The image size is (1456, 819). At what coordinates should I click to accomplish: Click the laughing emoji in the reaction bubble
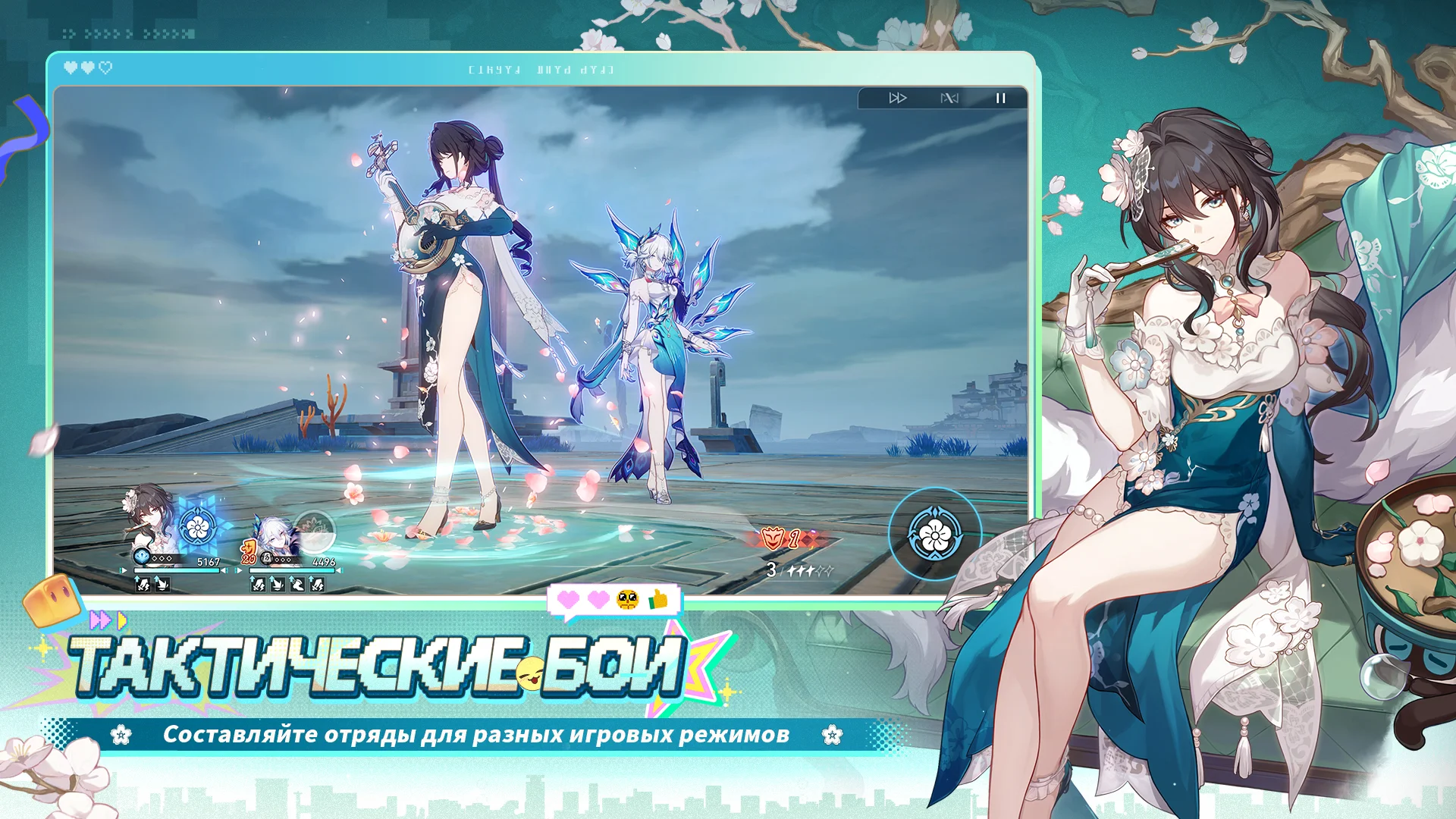tap(627, 600)
